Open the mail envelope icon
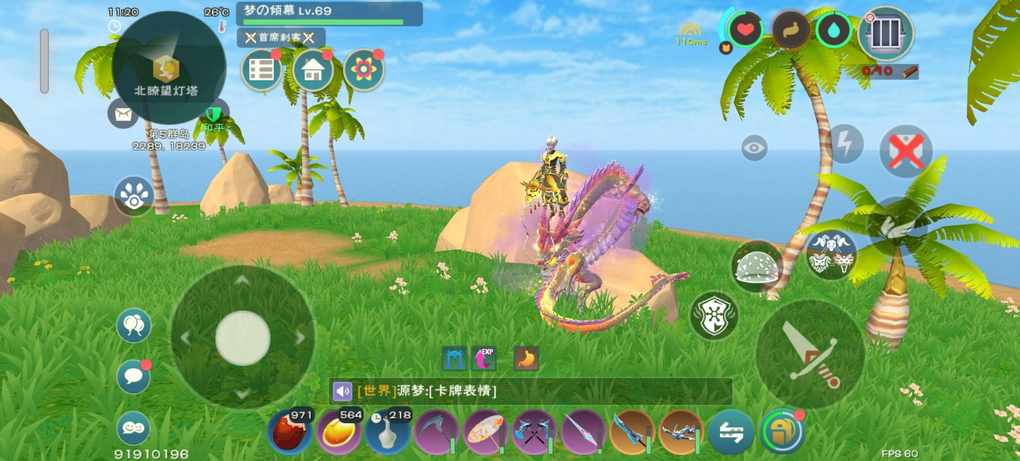Screen dimensions: 1020x461 122,115
